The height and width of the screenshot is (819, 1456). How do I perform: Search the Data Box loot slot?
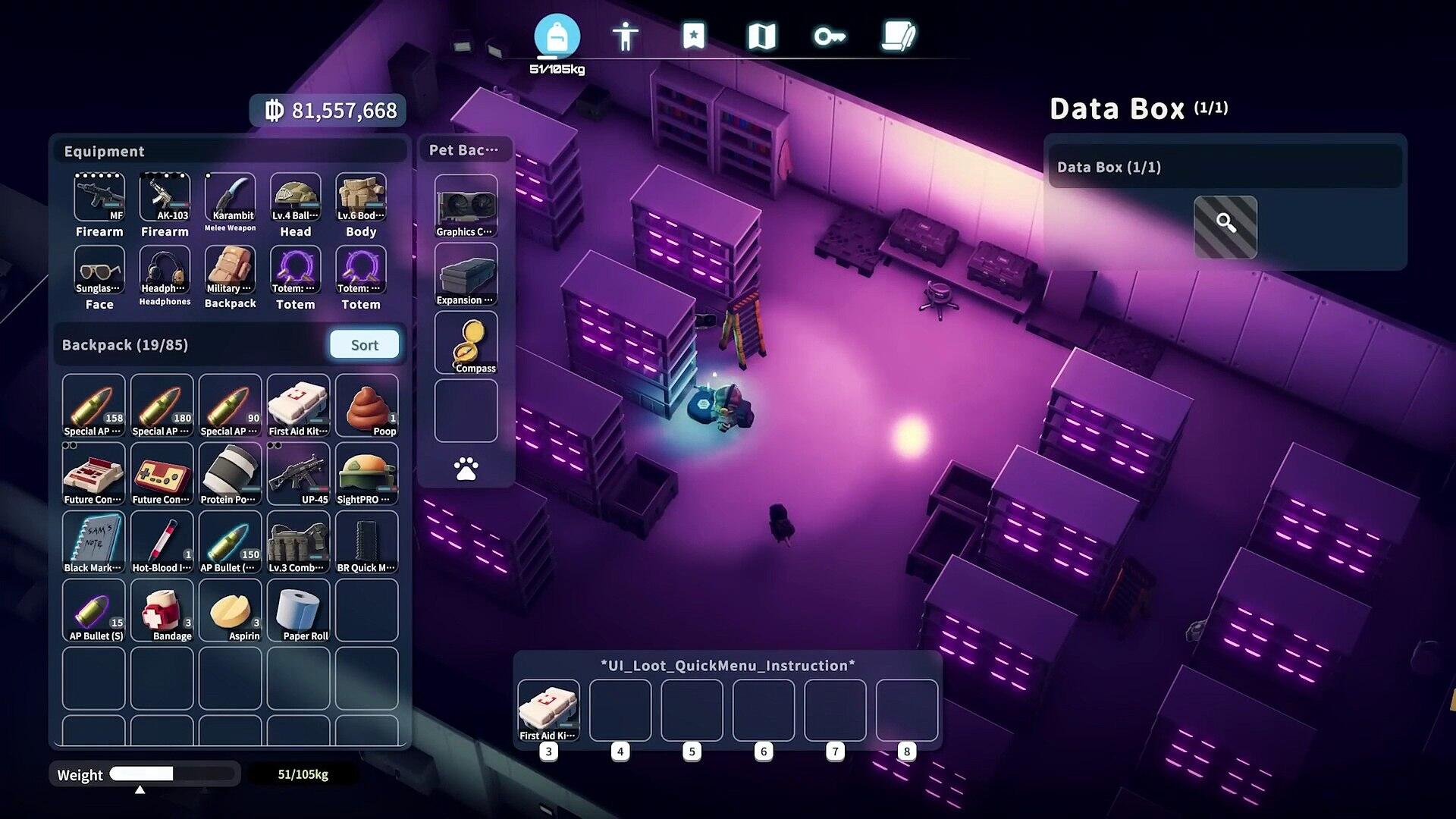point(1225,226)
